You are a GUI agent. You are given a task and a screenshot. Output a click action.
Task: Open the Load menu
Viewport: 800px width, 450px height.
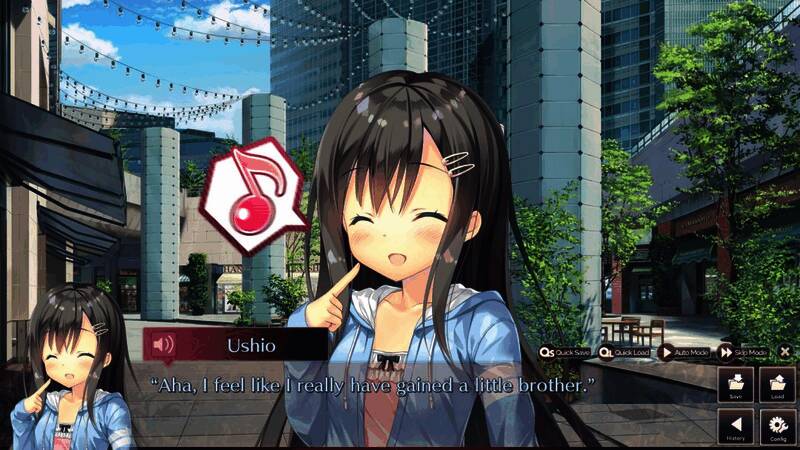(x=777, y=385)
